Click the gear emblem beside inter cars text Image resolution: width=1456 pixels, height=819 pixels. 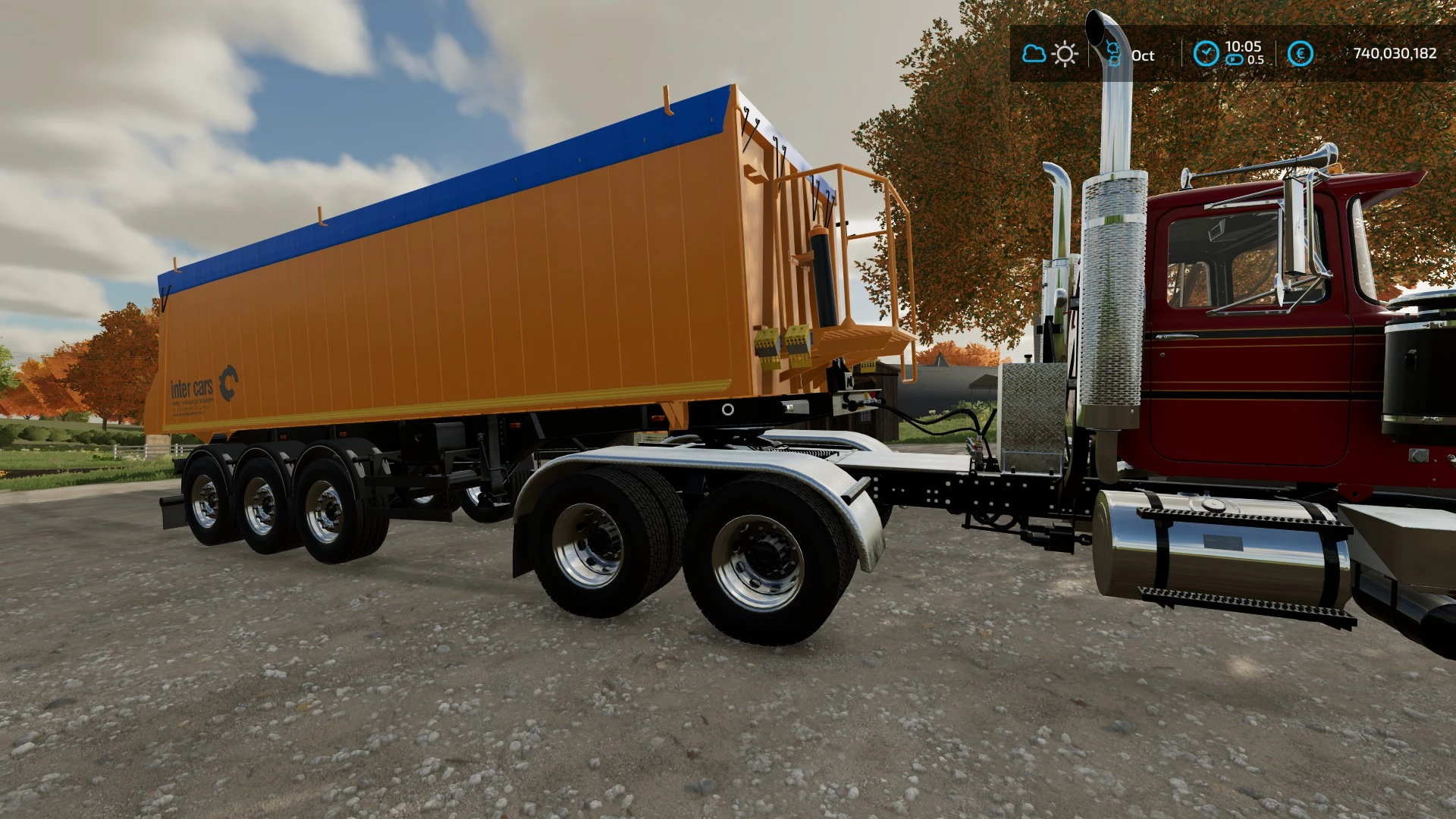(228, 384)
